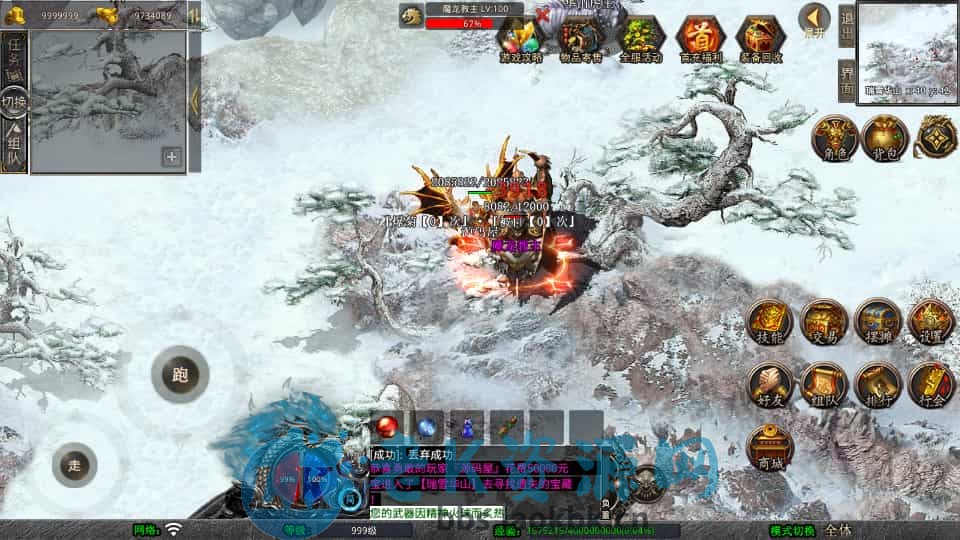
Task: Open the 排行 ranking board
Action: (x=878, y=385)
